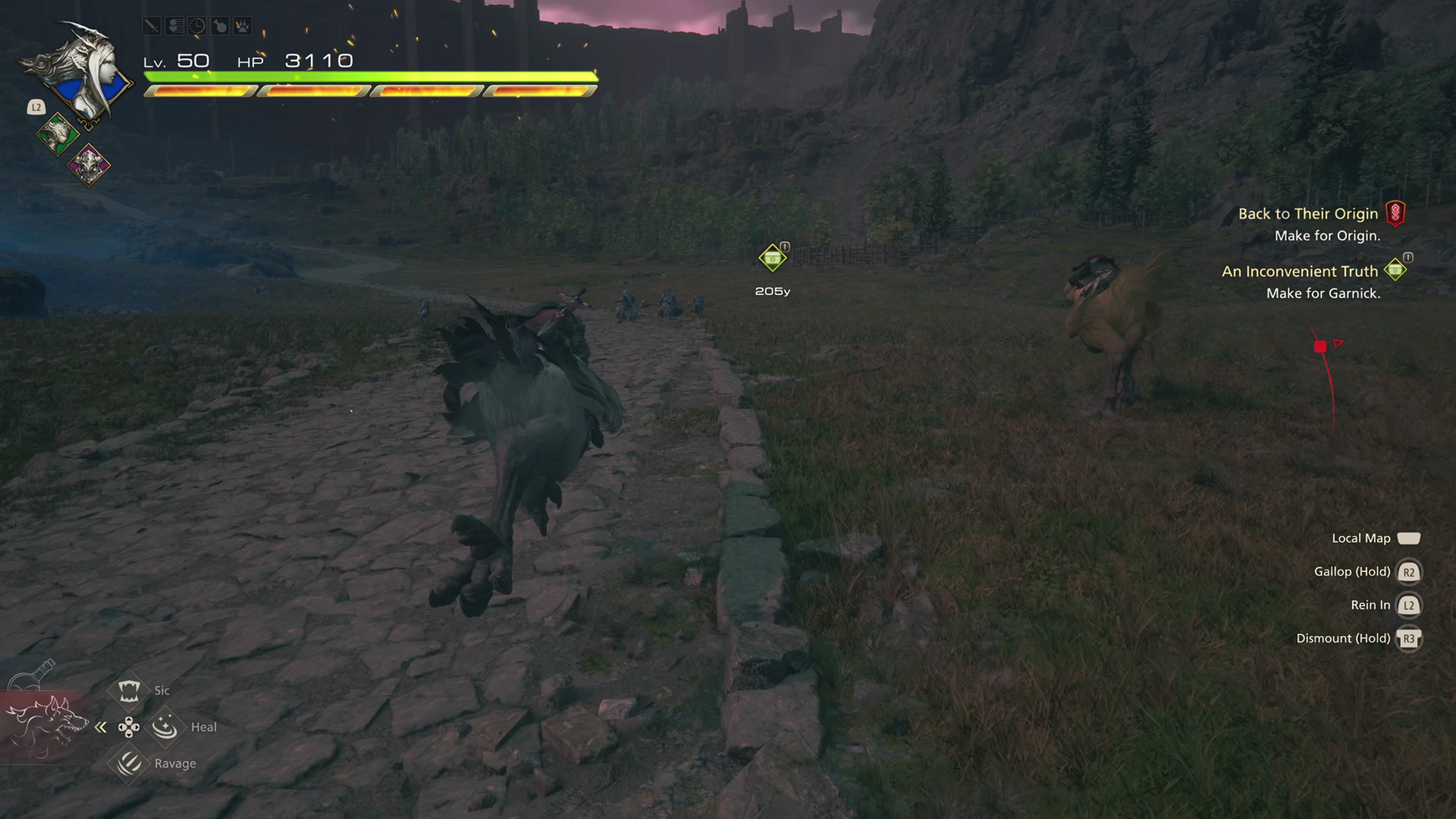Click the clock timely accessory icon
Viewport: 1456px width, 819px height.
pos(197,26)
